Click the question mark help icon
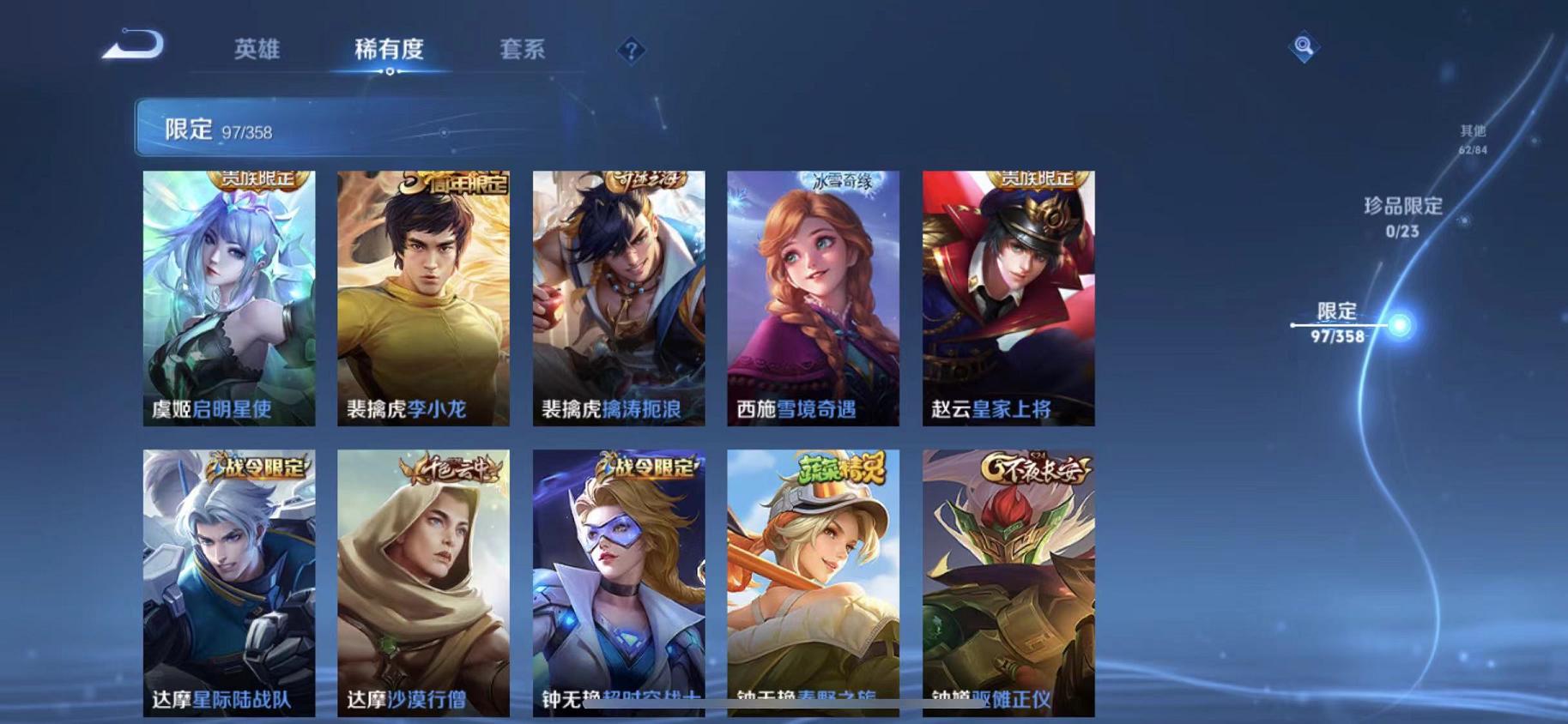 (x=631, y=51)
